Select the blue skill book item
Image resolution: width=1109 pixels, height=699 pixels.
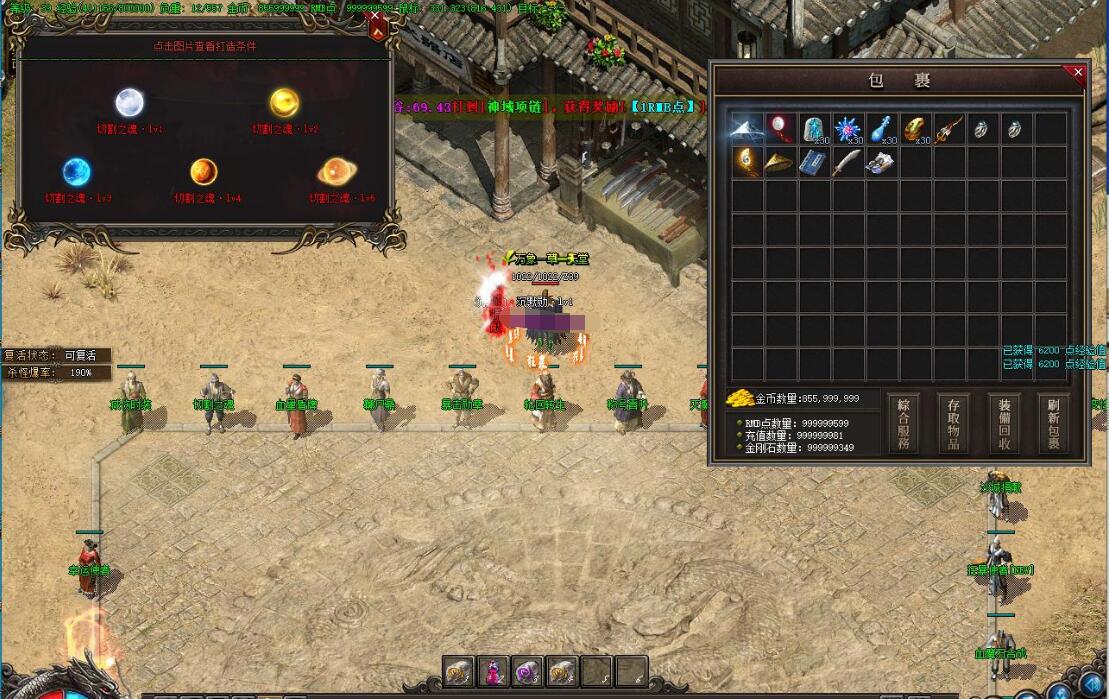[x=814, y=162]
